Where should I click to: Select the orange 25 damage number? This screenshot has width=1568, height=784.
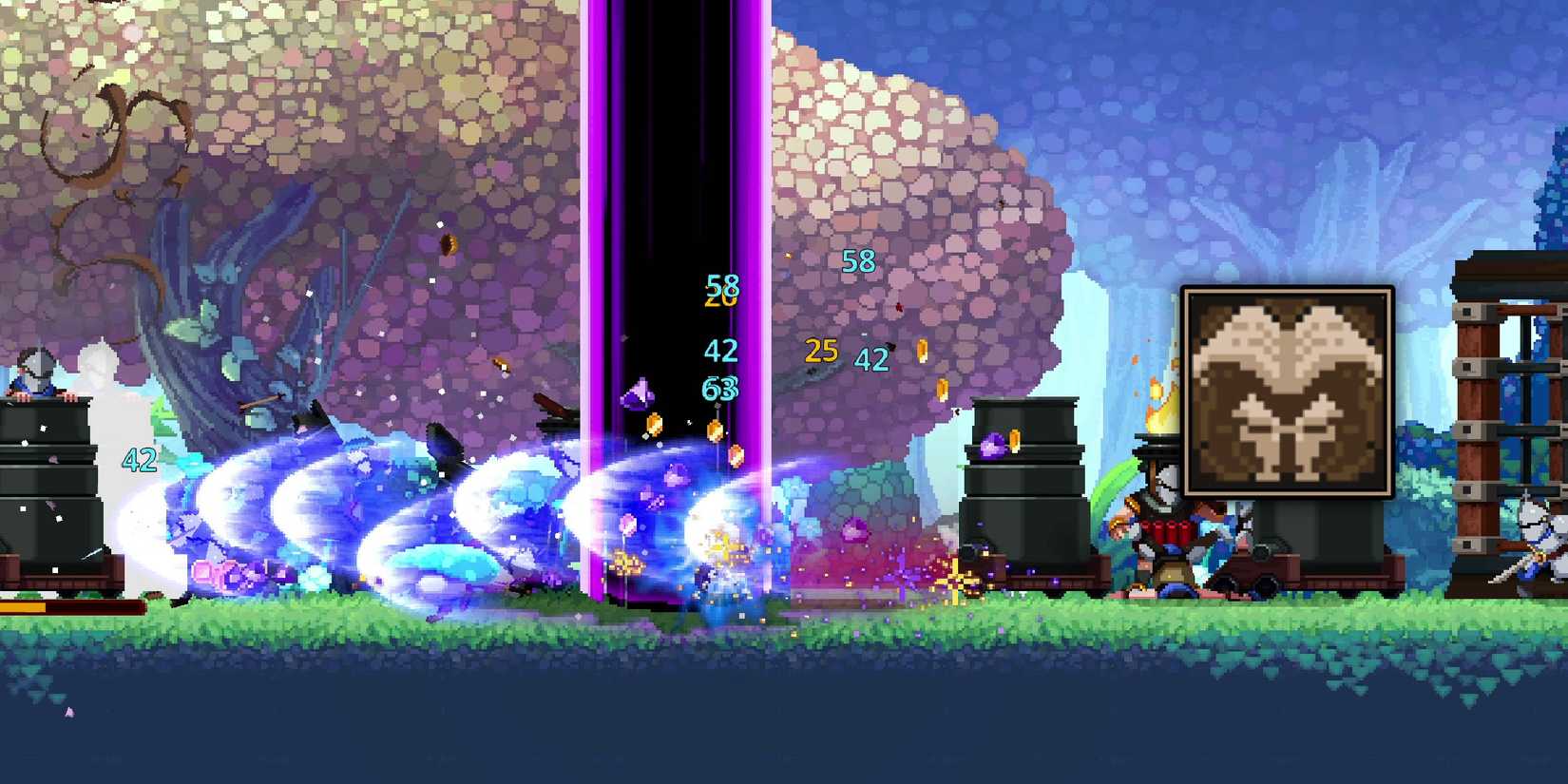[x=821, y=351]
